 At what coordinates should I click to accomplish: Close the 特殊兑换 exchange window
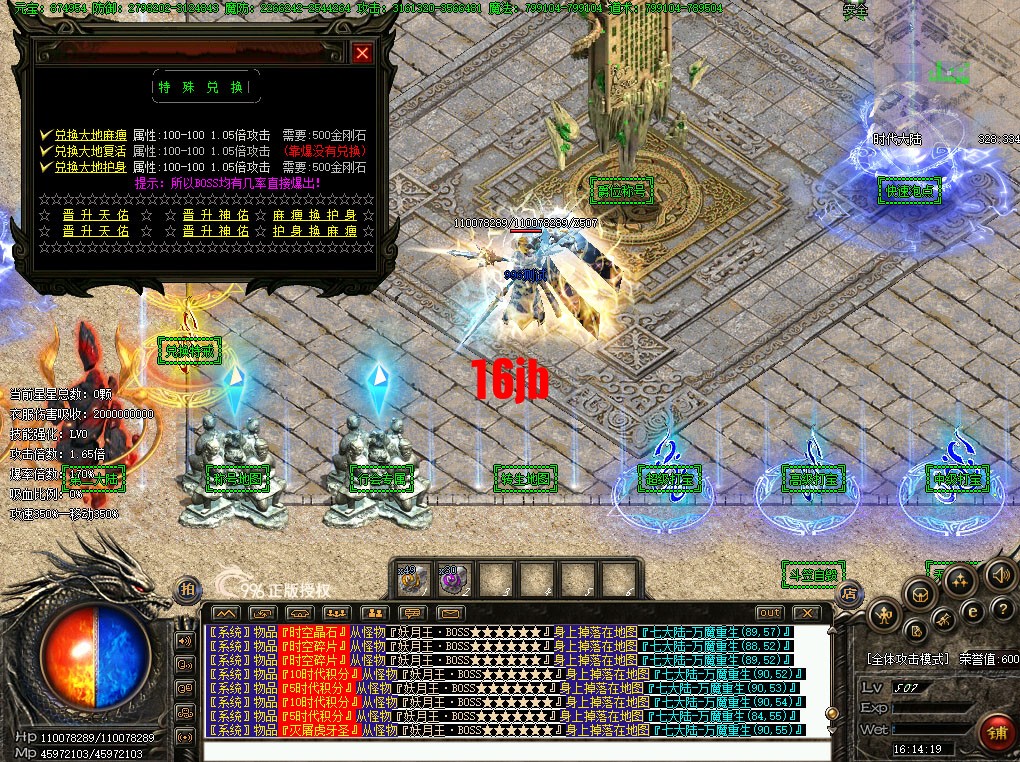[362, 53]
